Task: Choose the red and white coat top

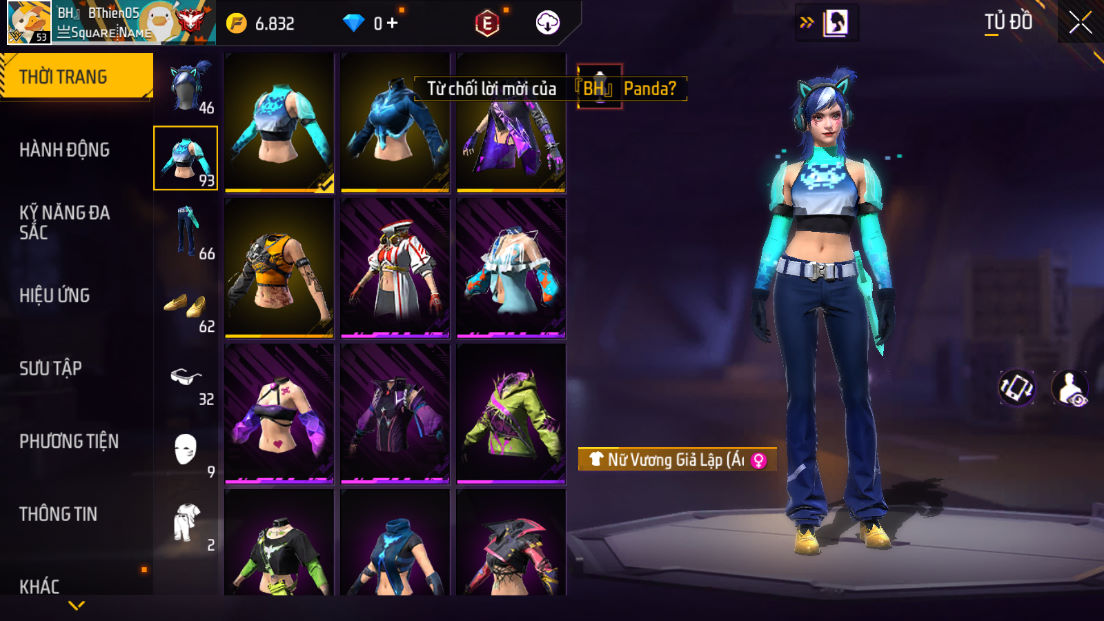Action: click(396, 267)
